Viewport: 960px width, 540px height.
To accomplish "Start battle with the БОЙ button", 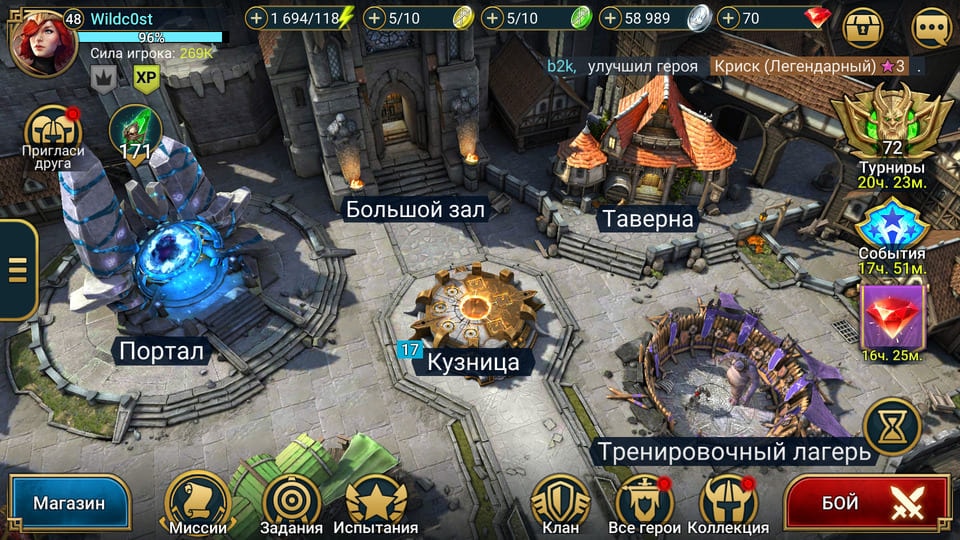I will pos(867,502).
